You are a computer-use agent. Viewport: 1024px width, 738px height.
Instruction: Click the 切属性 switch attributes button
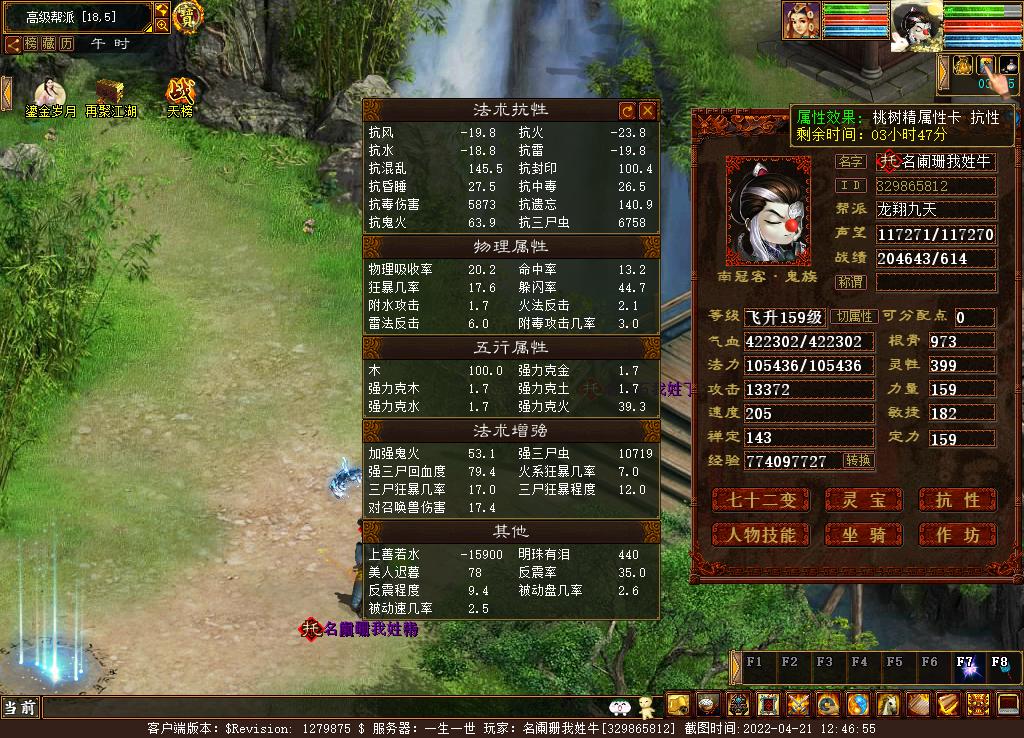(x=855, y=317)
